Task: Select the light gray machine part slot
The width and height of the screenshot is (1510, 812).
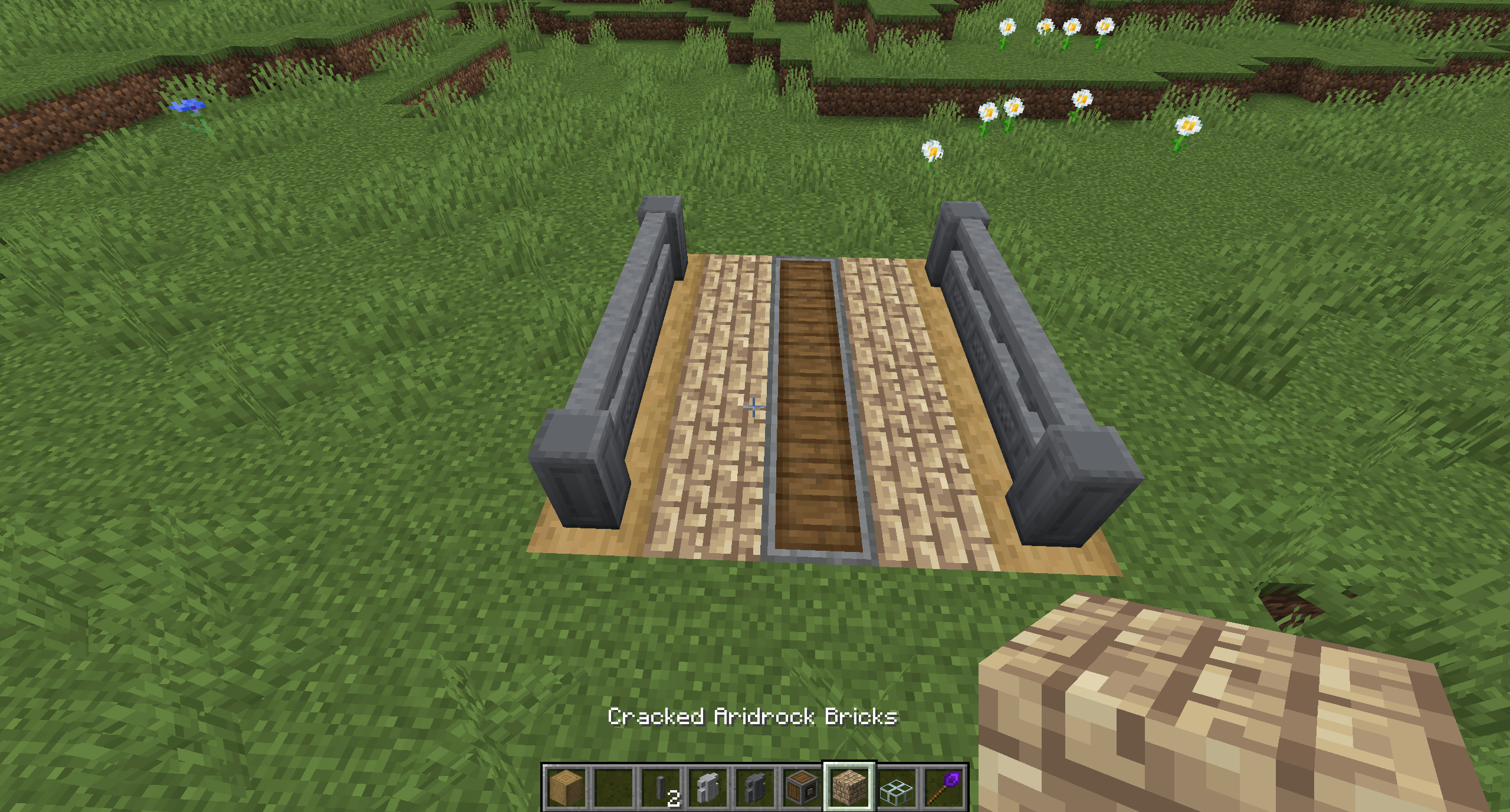Action: 708,787
